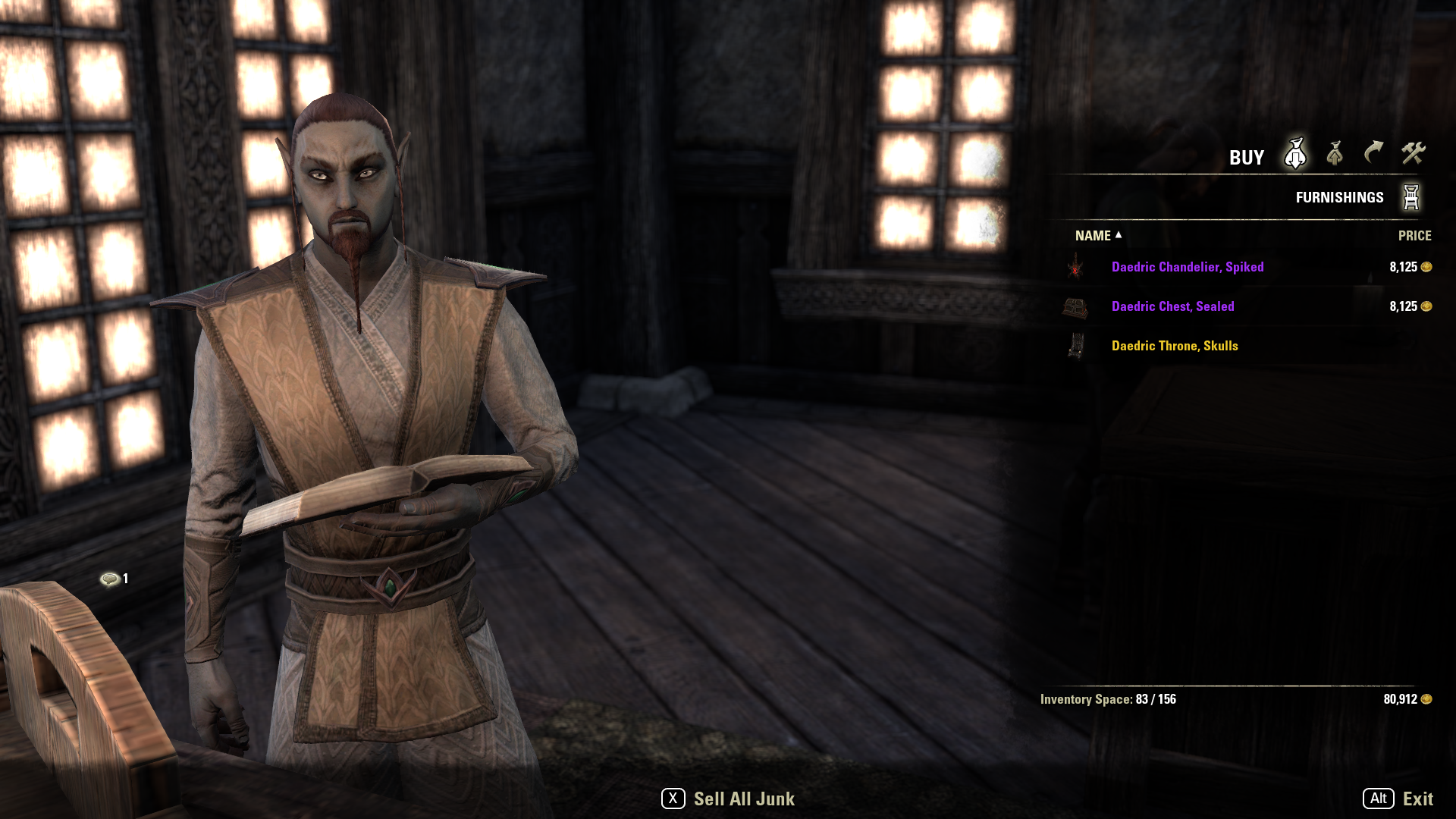Click the Alt key icon beside Exit
Viewport: 1456px width, 819px height.
[1379, 799]
